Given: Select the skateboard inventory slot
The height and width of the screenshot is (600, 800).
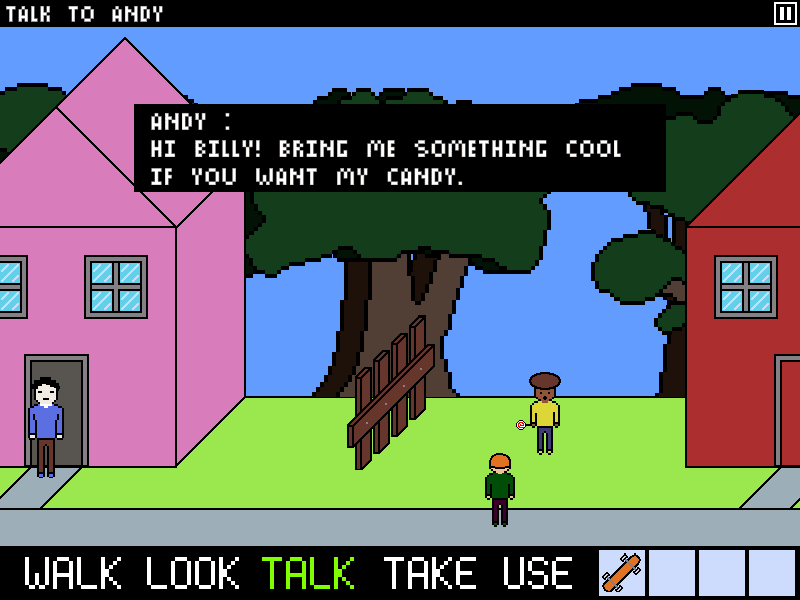Looking at the screenshot, I should [622, 573].
